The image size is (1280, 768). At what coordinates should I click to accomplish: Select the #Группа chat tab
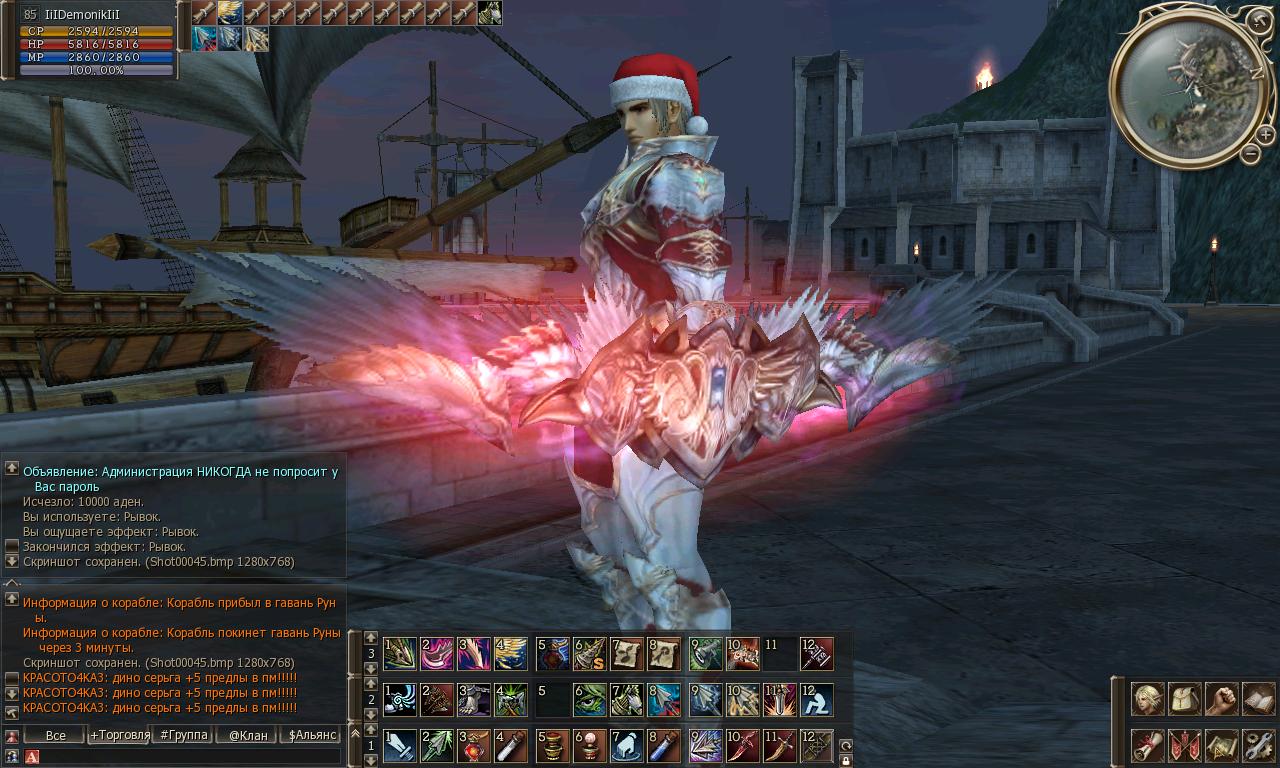181,735
